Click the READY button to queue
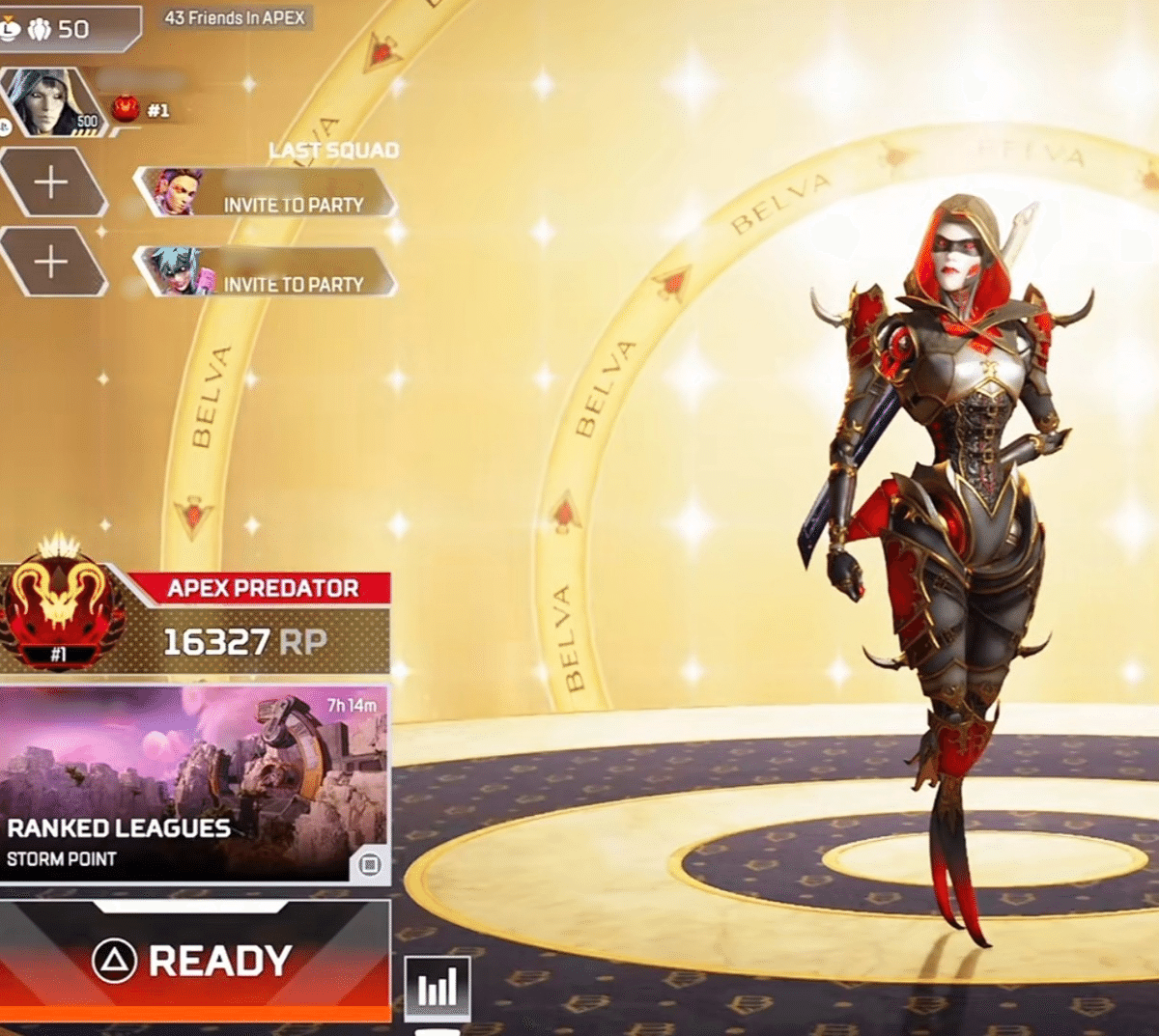 (x=193, y=960)
